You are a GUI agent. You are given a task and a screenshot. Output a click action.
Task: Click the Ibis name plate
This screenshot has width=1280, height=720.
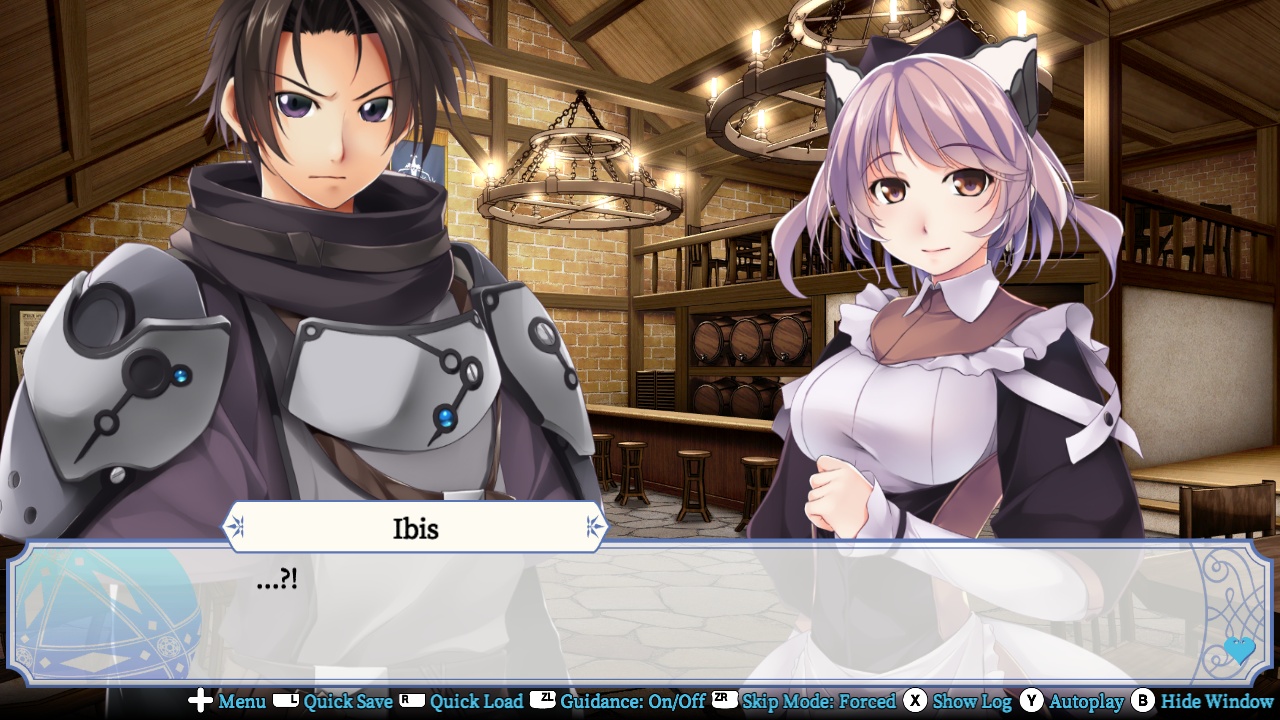pos(416,527)
